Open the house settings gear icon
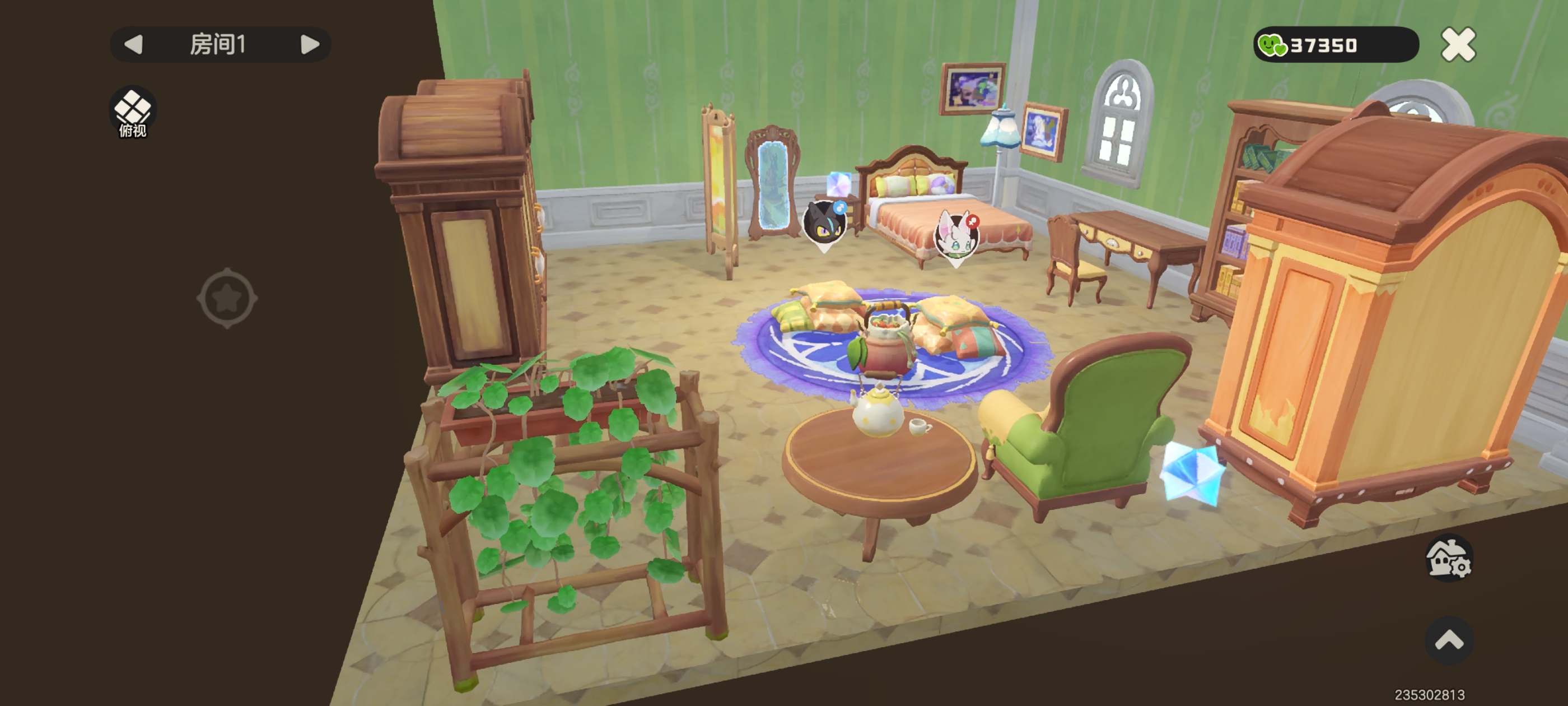 click(x=1449, y=558)
